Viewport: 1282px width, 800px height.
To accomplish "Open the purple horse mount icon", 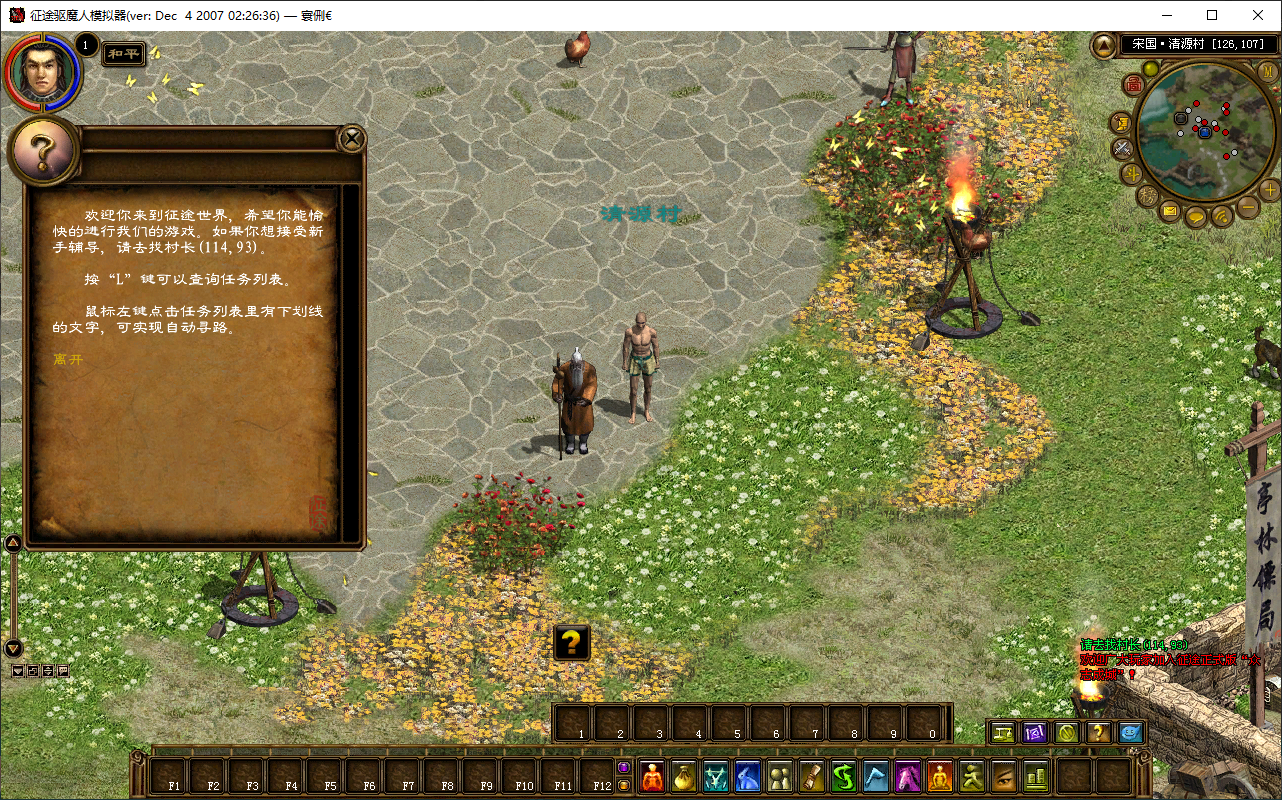I will pyautogui.click(x=909, y=776).
